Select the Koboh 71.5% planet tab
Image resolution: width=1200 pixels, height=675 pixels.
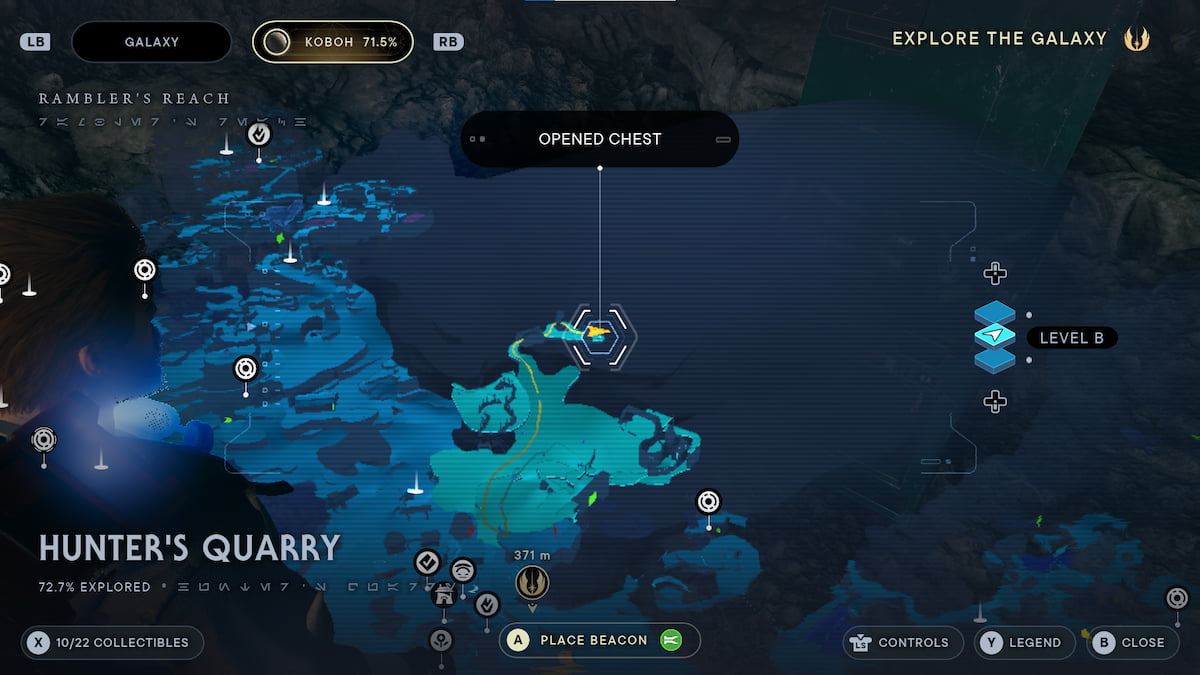pos(333,42)
